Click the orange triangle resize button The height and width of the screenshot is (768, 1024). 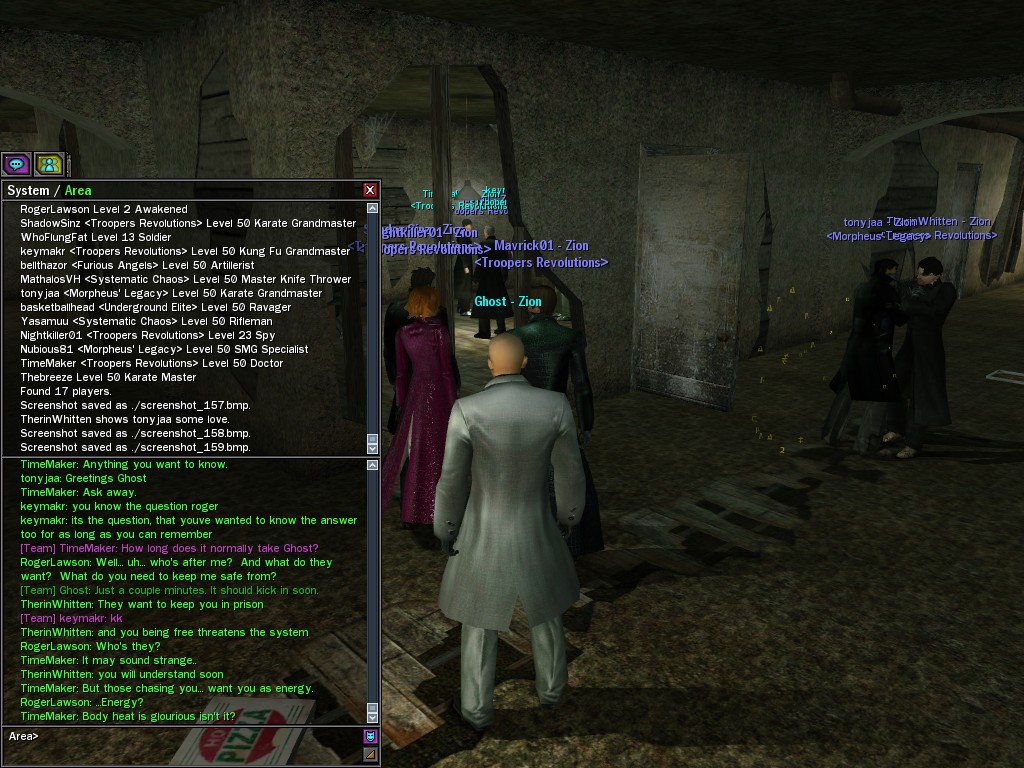pos(370,754)
